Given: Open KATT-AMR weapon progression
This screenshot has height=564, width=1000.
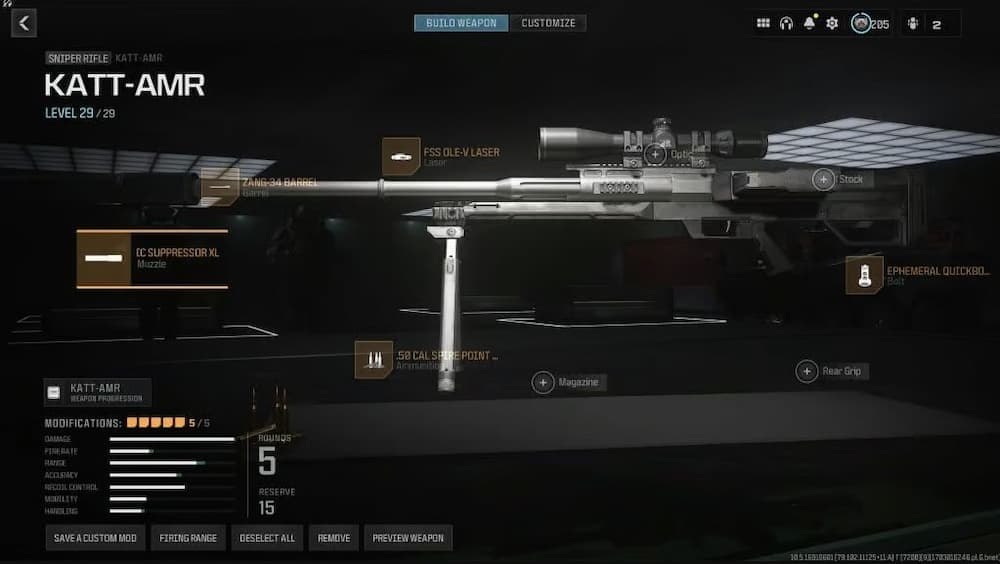Looking at the screenshot, I should [97, 392].
